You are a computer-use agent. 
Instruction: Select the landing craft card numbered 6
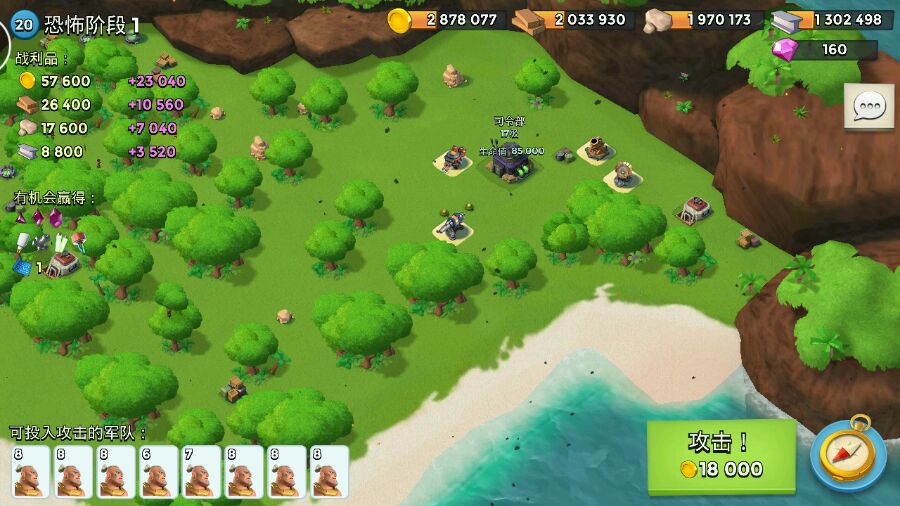[x=159, y=472]
